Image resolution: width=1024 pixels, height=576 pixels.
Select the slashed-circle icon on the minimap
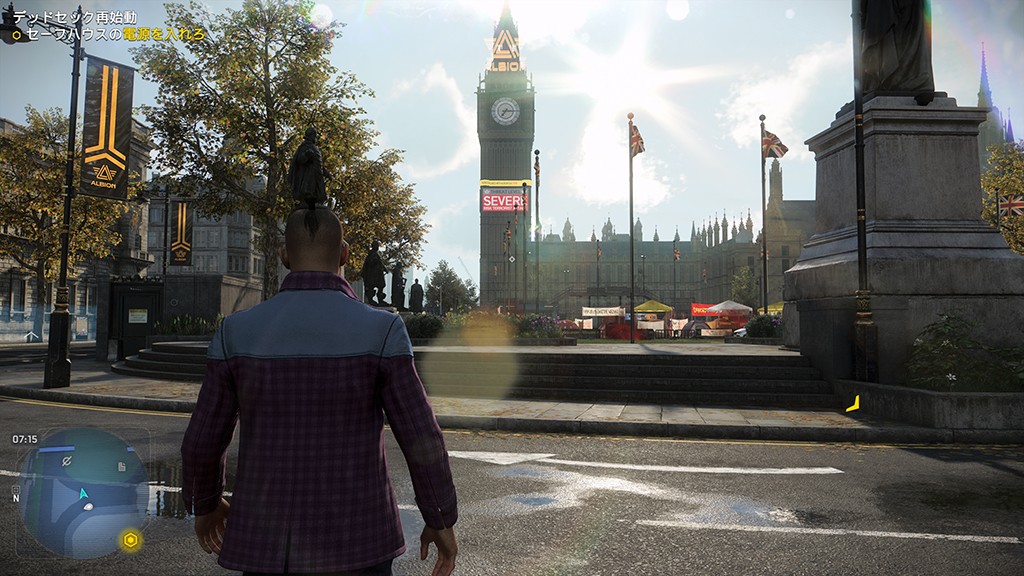[x=67, y=461]
